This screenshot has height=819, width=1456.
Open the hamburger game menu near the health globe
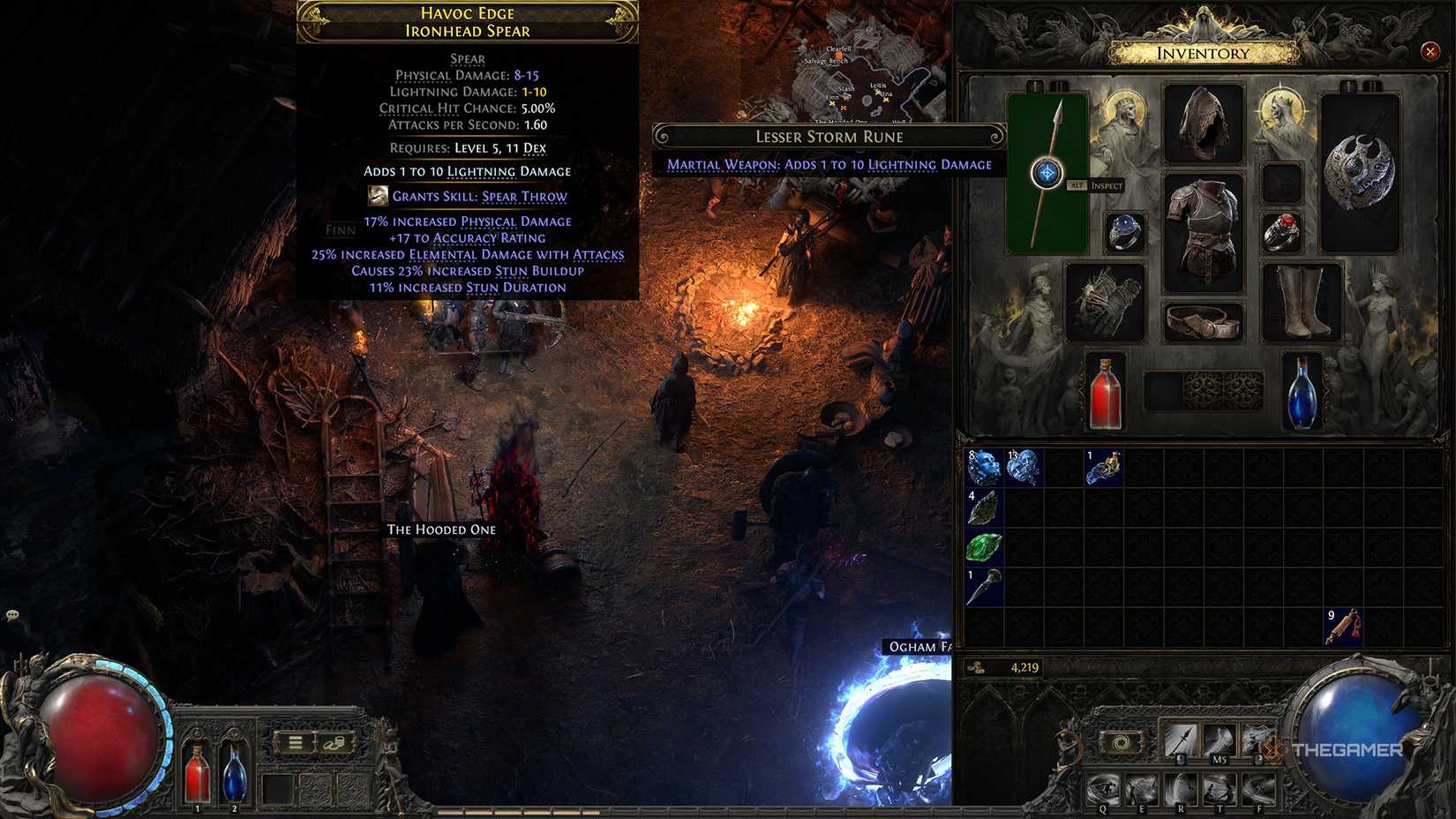(x=297, y=744)
